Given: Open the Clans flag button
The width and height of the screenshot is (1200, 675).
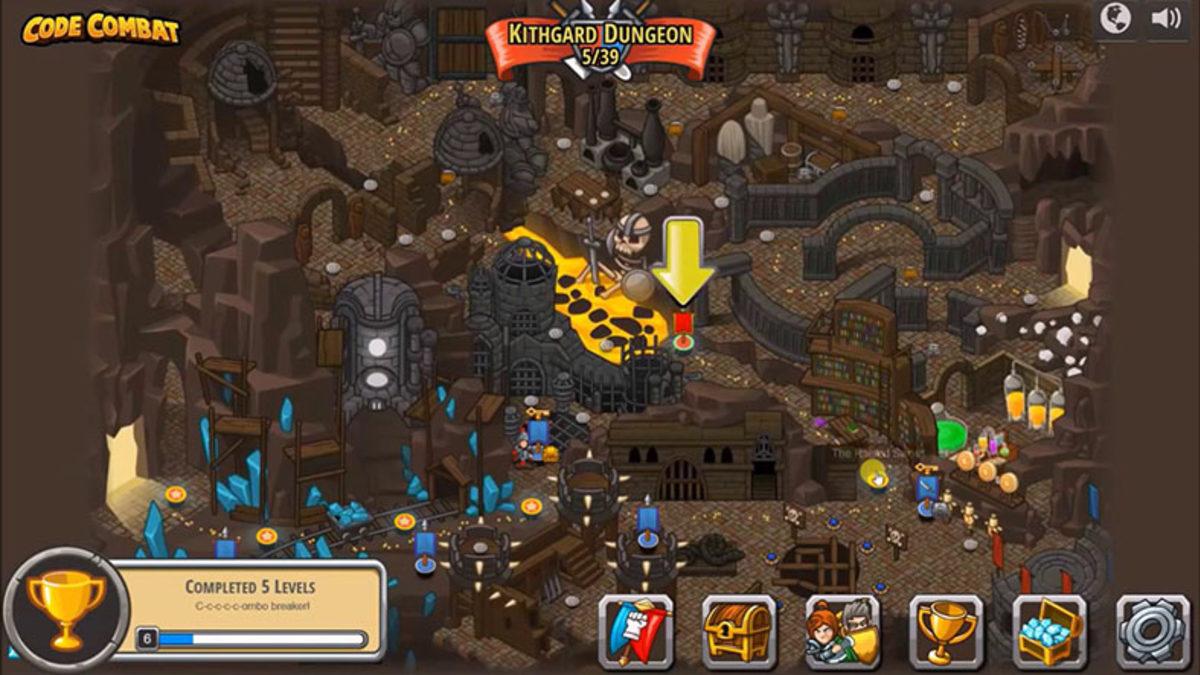Looking at the screenshot, I should coord(635,631).
